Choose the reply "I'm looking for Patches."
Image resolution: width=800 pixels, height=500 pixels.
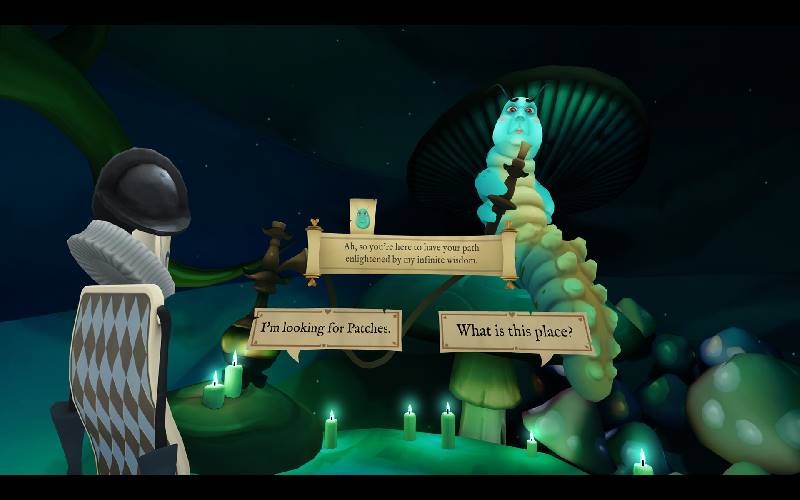click(x=325, y=327)
